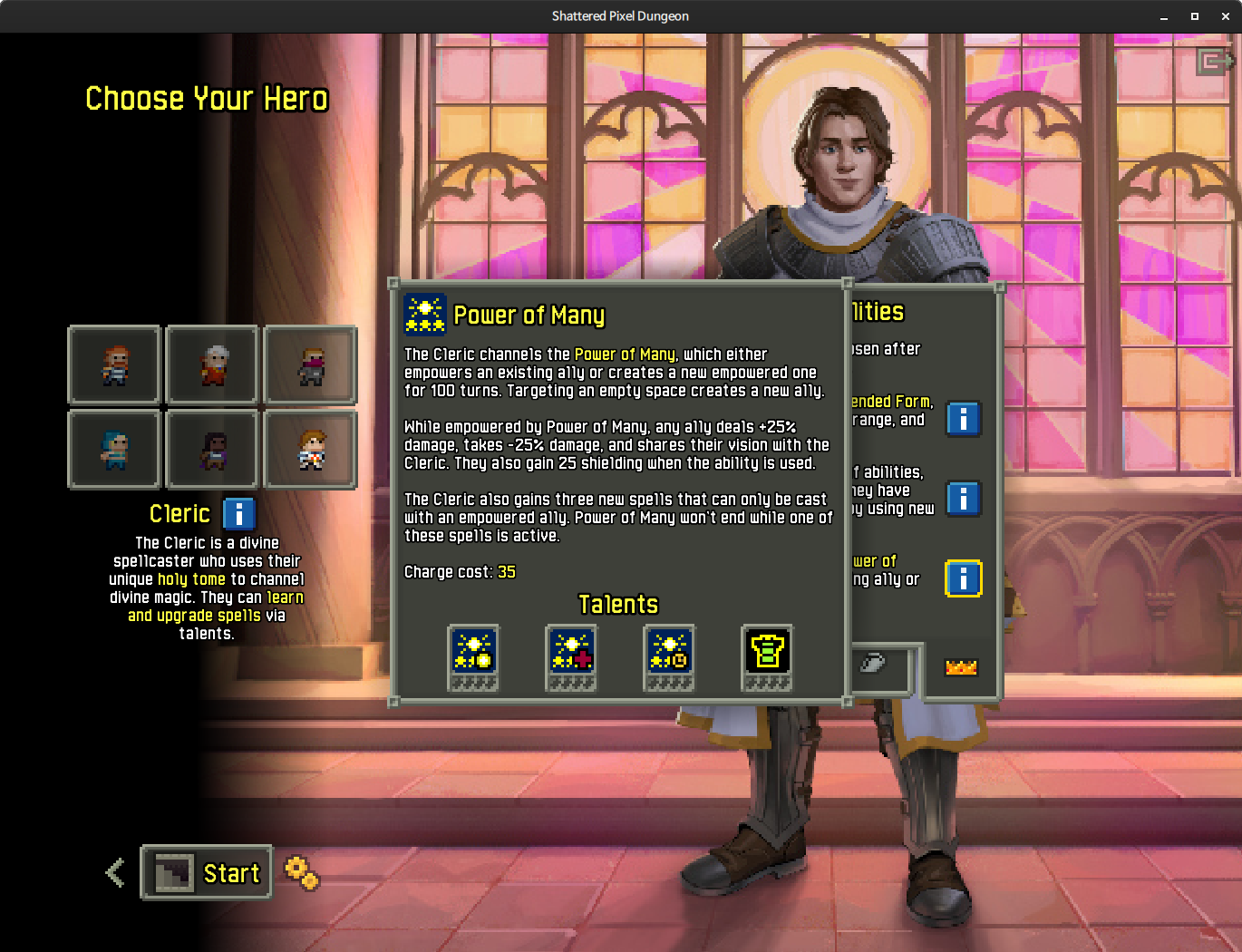
Task: View the sun and yellow orb talent
Action: point(473,657)
